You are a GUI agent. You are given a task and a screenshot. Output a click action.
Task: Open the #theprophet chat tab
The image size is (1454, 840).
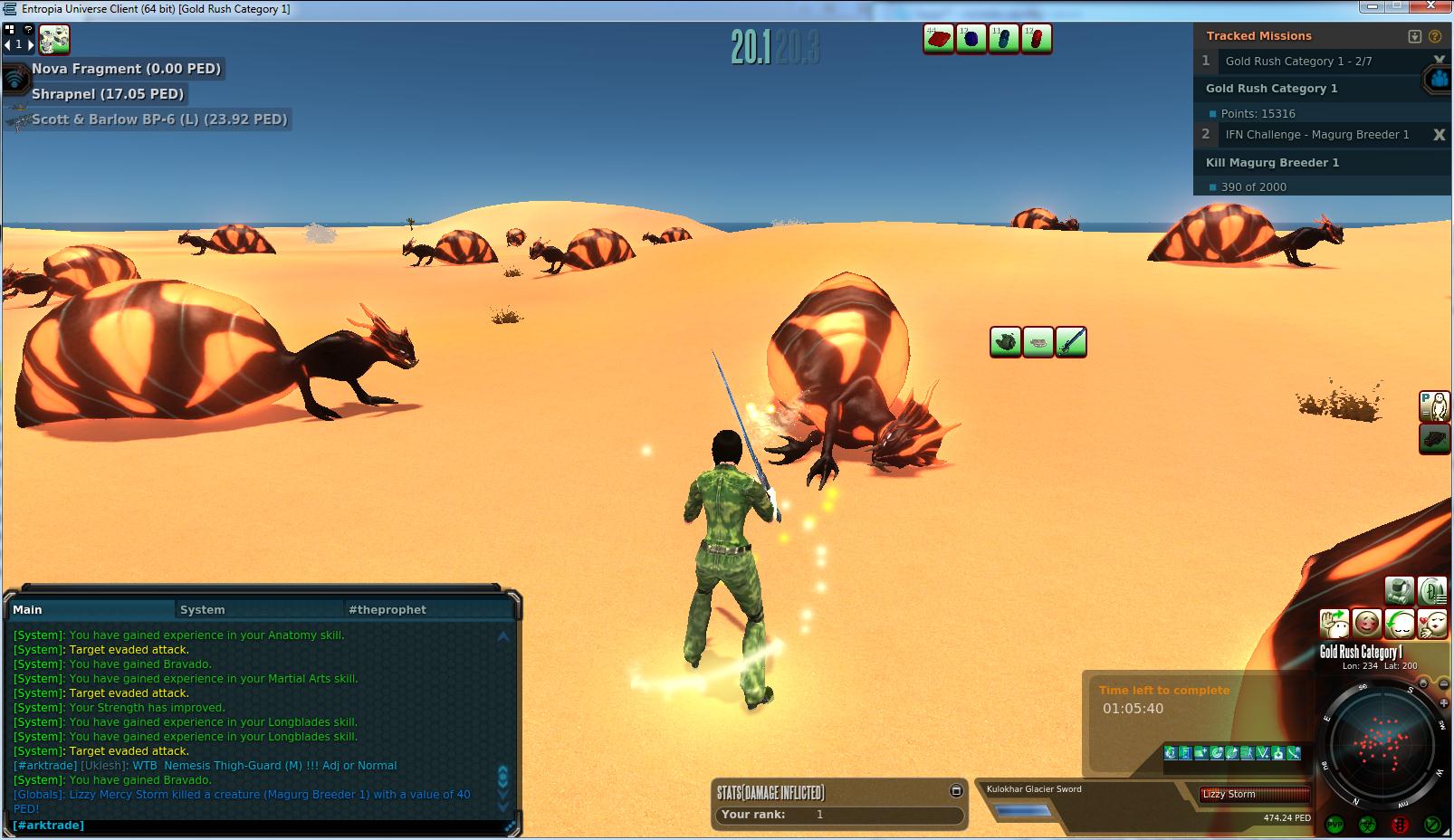(387, 610)
